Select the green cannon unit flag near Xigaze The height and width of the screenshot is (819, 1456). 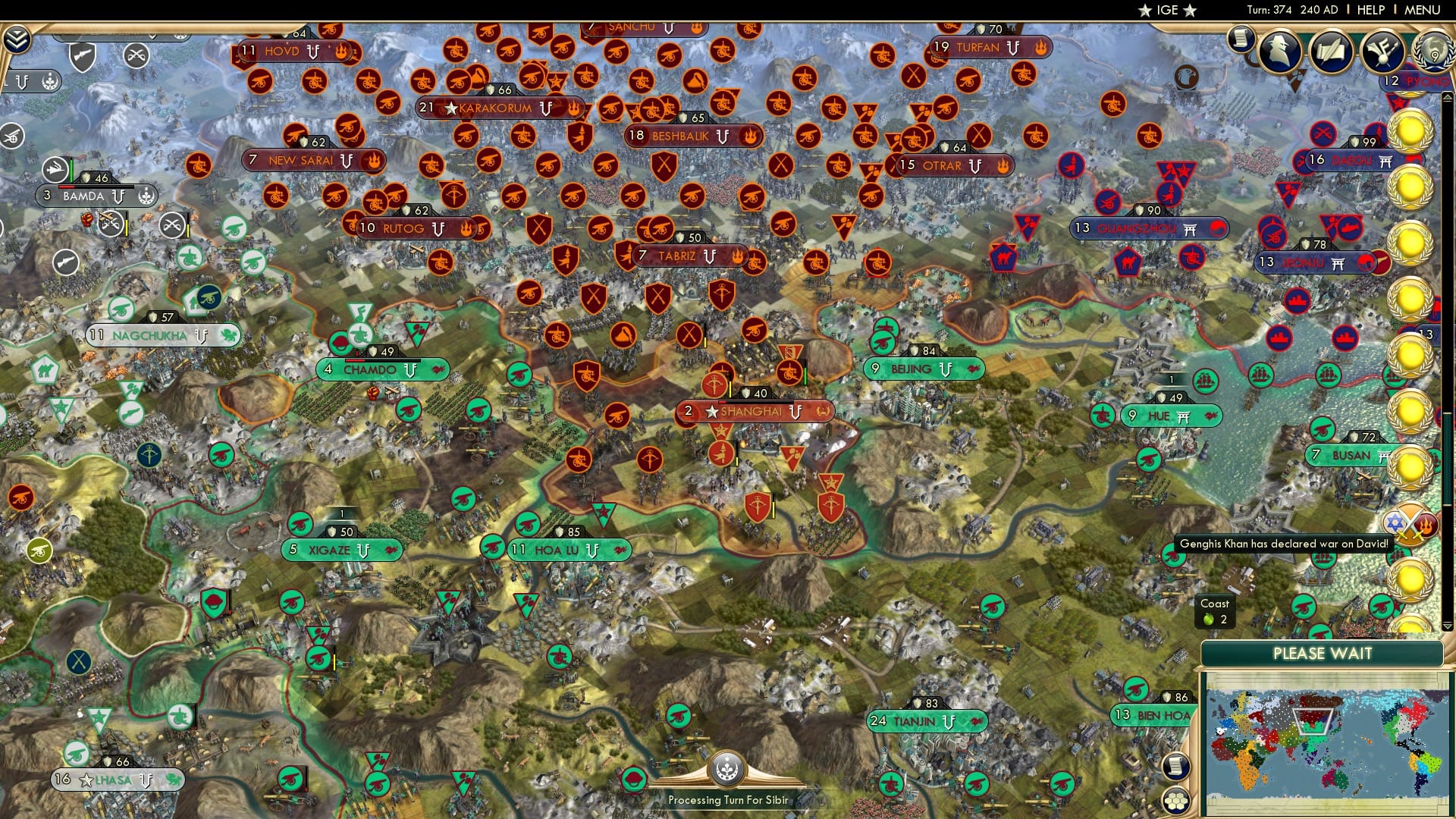[x=302, y=523]
